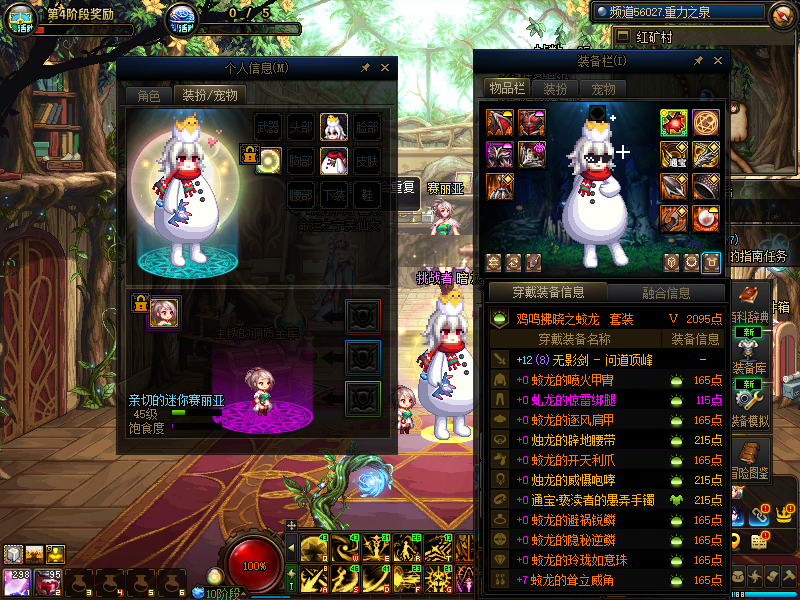800x600 pixels.
Task: Click the 皮肤 avatar slot
Action: (366, 160)
